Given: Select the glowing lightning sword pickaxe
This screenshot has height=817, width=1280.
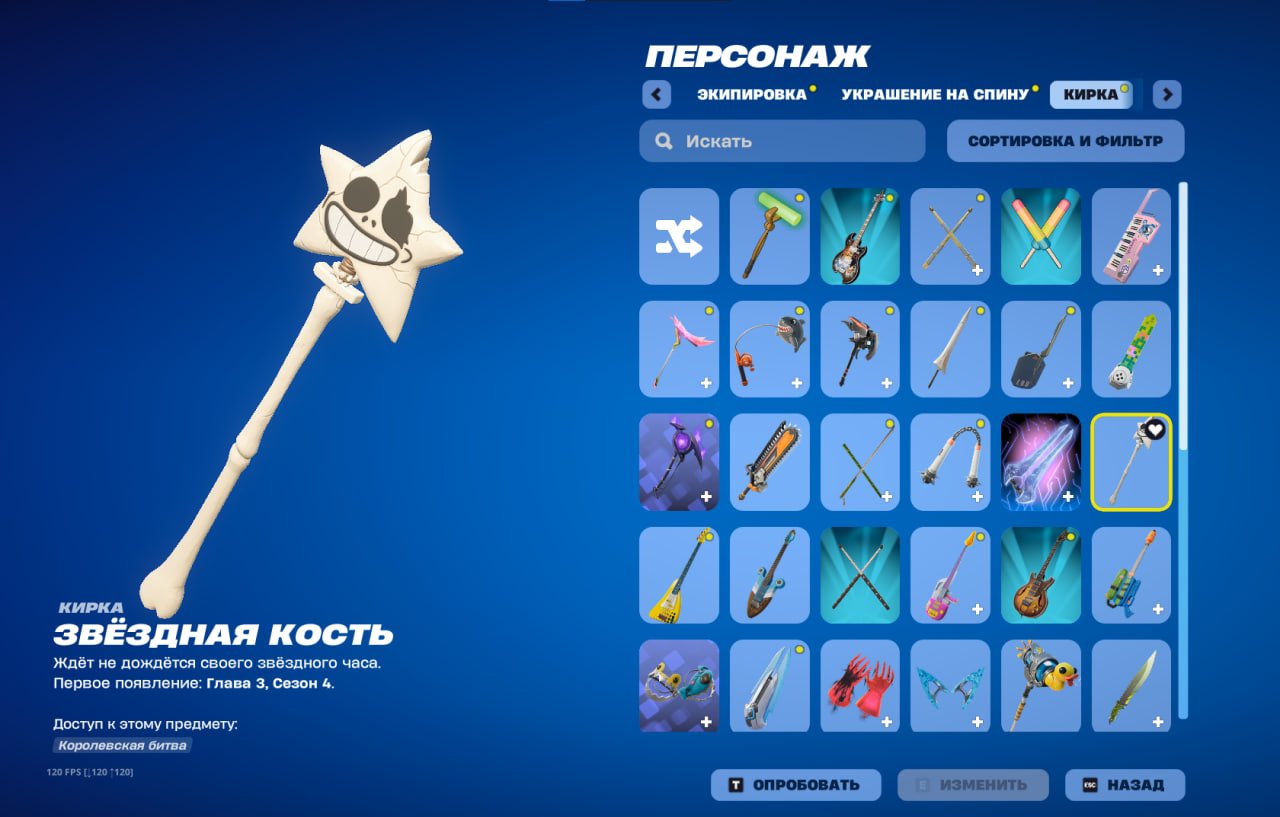Looking at the screenshot, I should (x=1040, y=462).
